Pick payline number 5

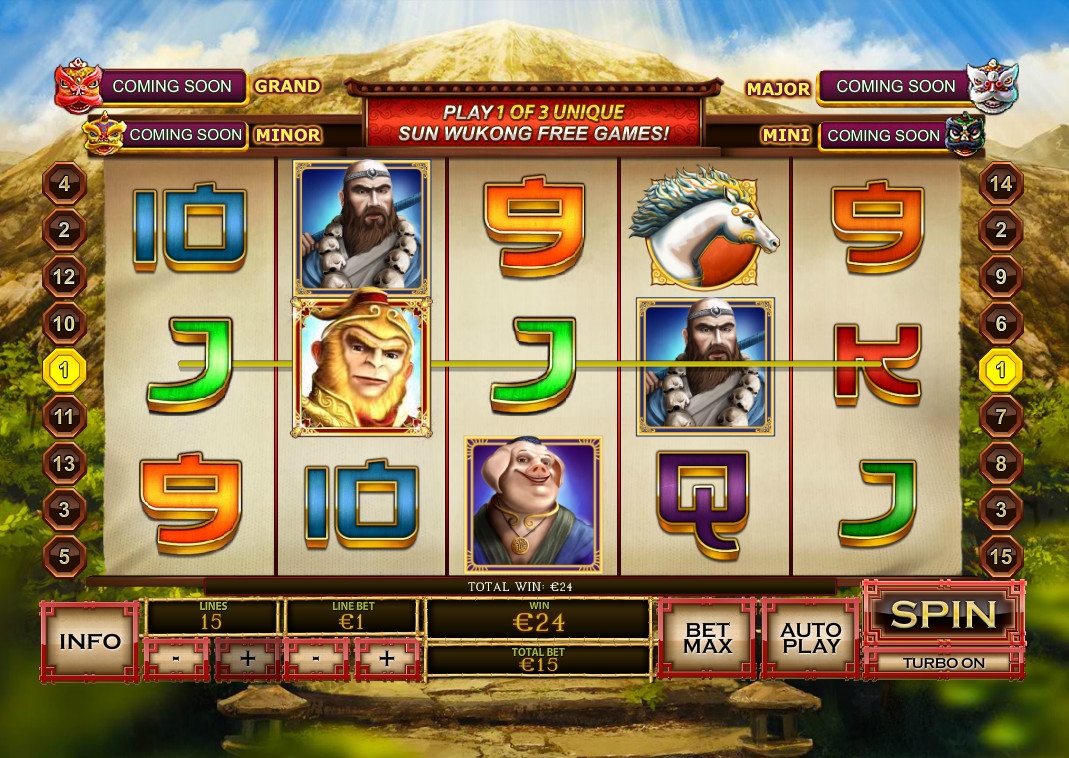(x=65, y=557)
